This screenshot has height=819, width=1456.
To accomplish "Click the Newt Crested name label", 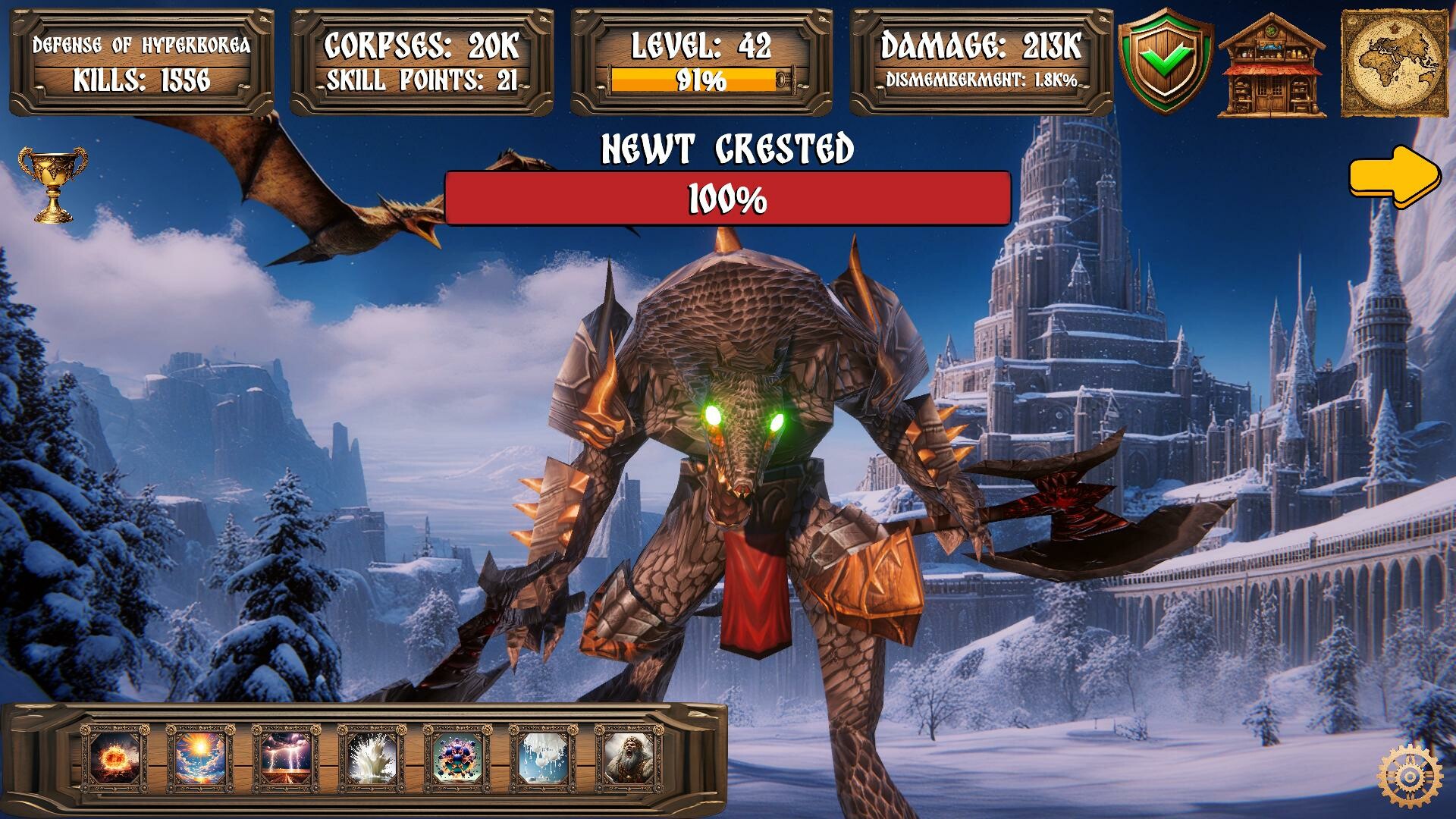I will coord(726,149).
